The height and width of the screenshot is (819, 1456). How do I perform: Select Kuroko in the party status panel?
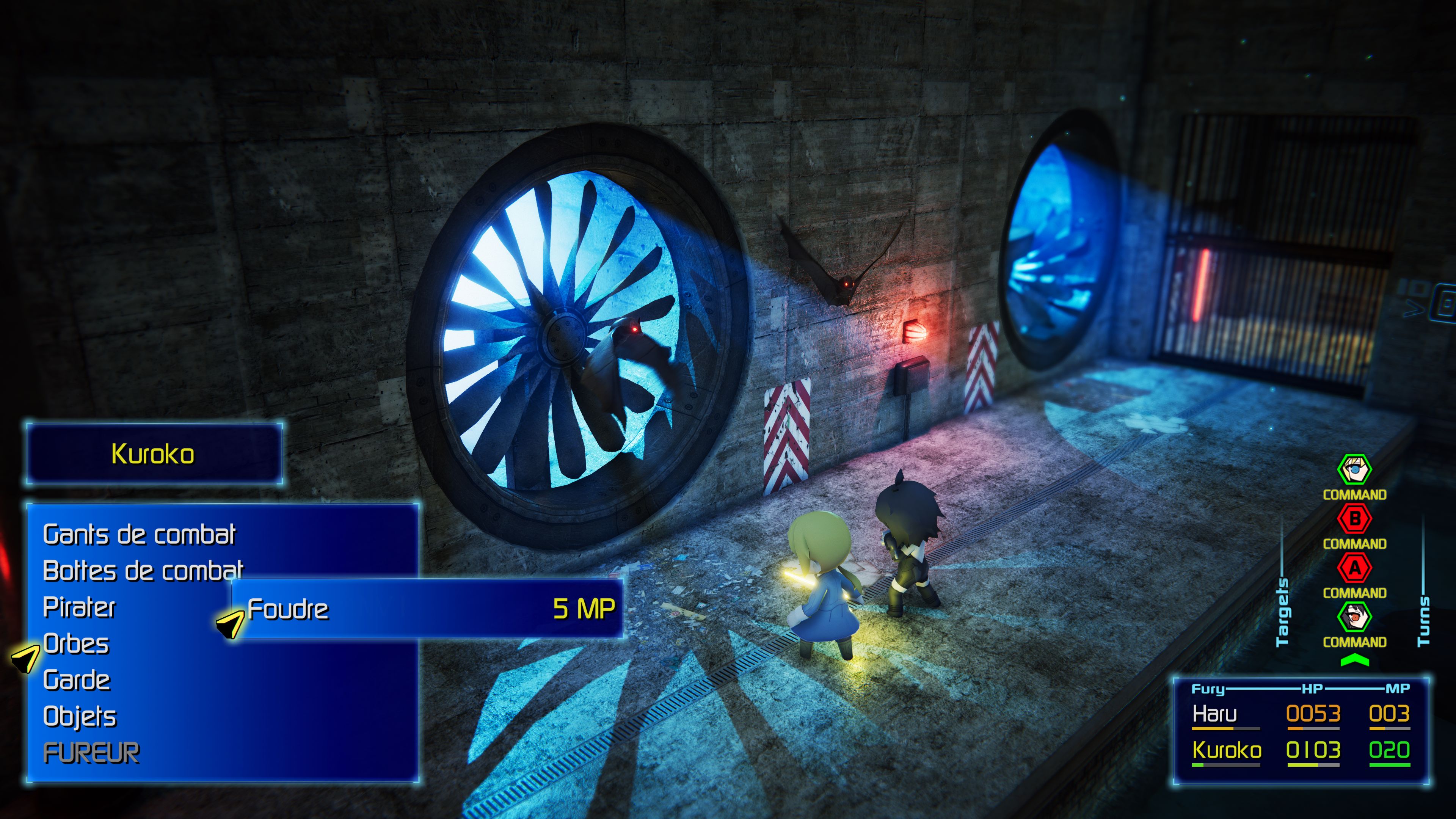coord(1227,750)
